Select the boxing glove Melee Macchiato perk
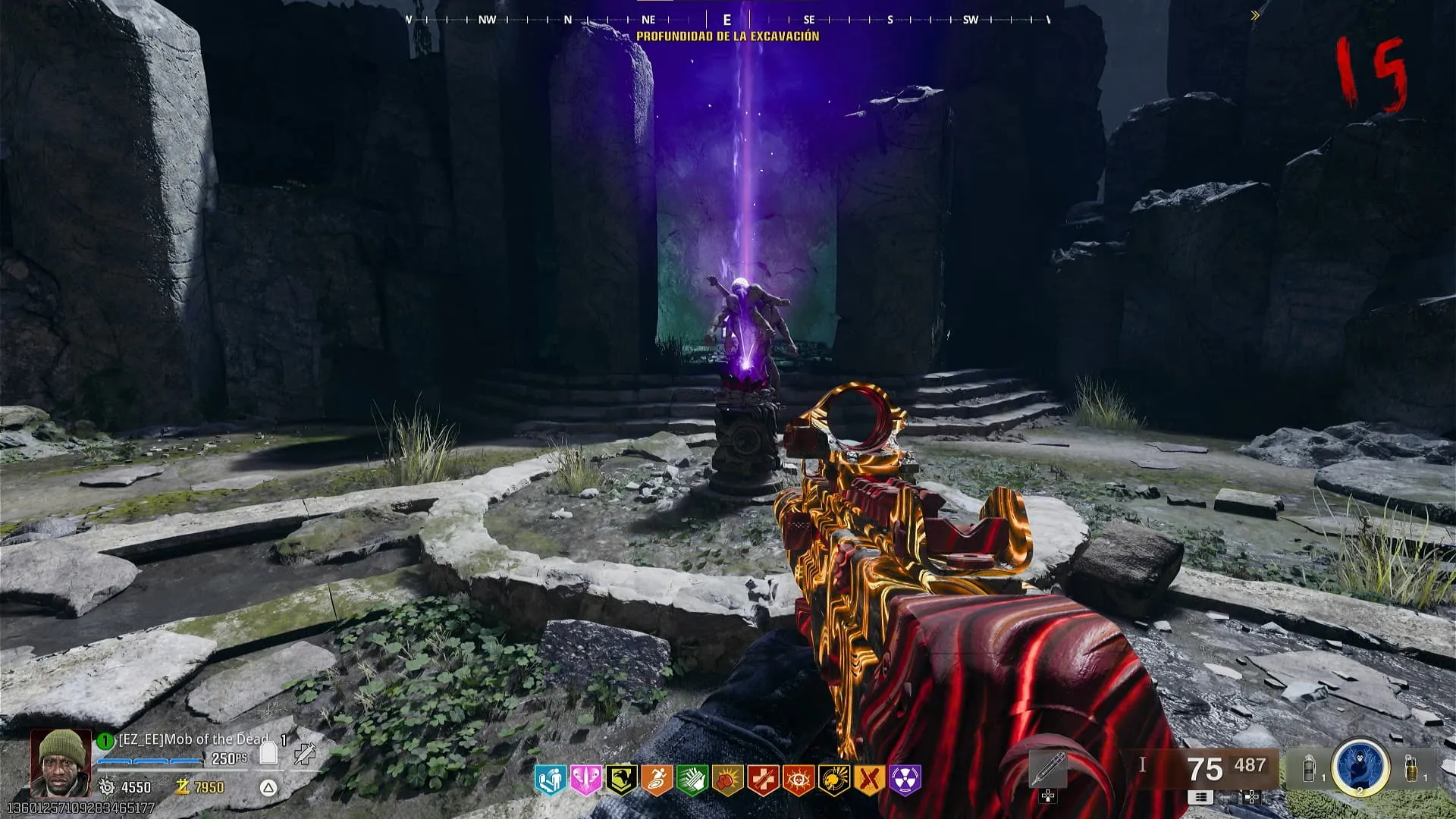 (x=726, y=780)
